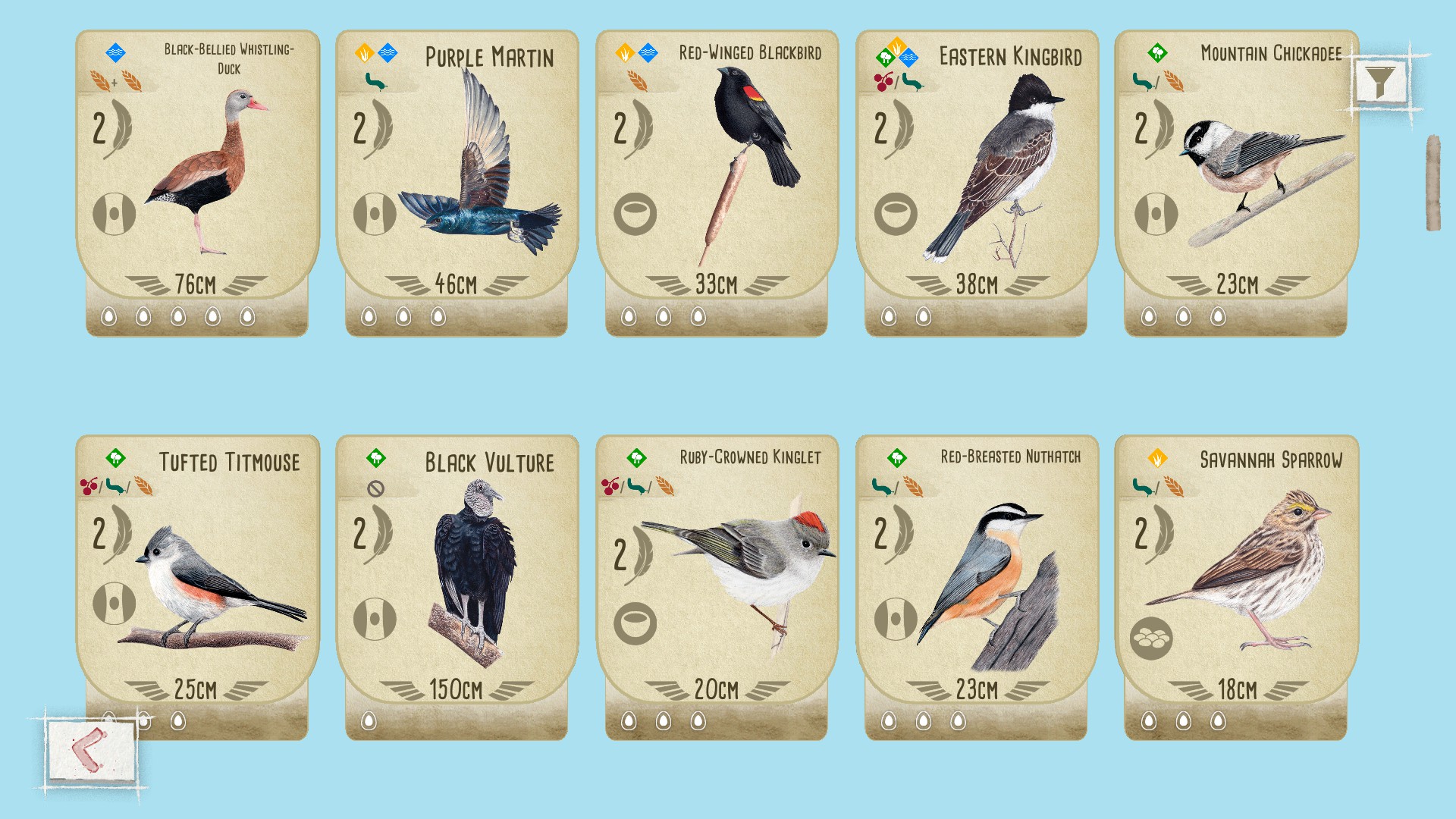Viewport: 1456px width, 819px height.
Task: Open the Eastern Kingbird card
Action: pos(977,182)
